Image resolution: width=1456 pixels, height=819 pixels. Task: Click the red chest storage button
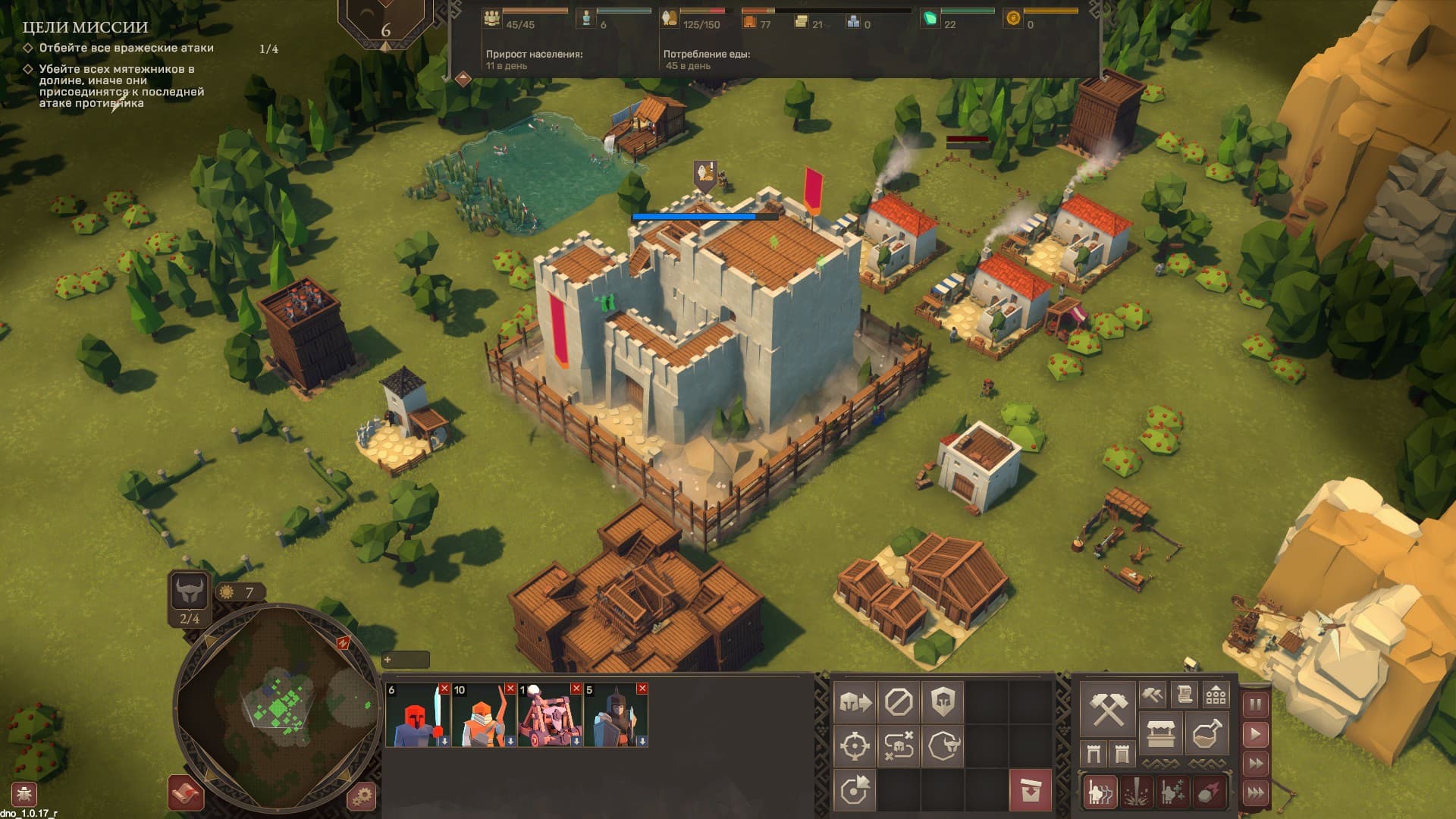point(1031,790)
